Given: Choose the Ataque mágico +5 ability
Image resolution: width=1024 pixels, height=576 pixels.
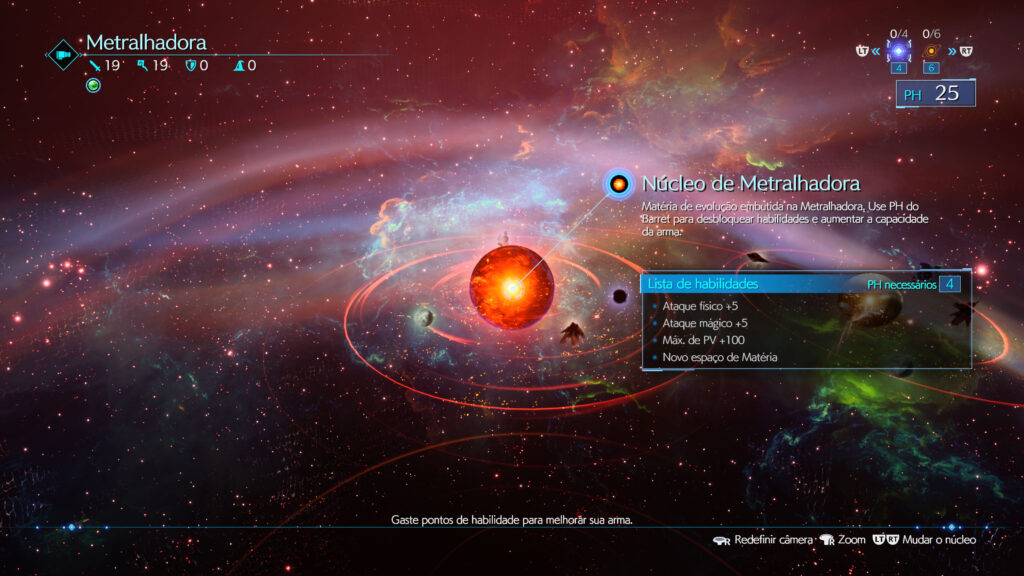Looking at the screenshot, I should coord(704,323).
